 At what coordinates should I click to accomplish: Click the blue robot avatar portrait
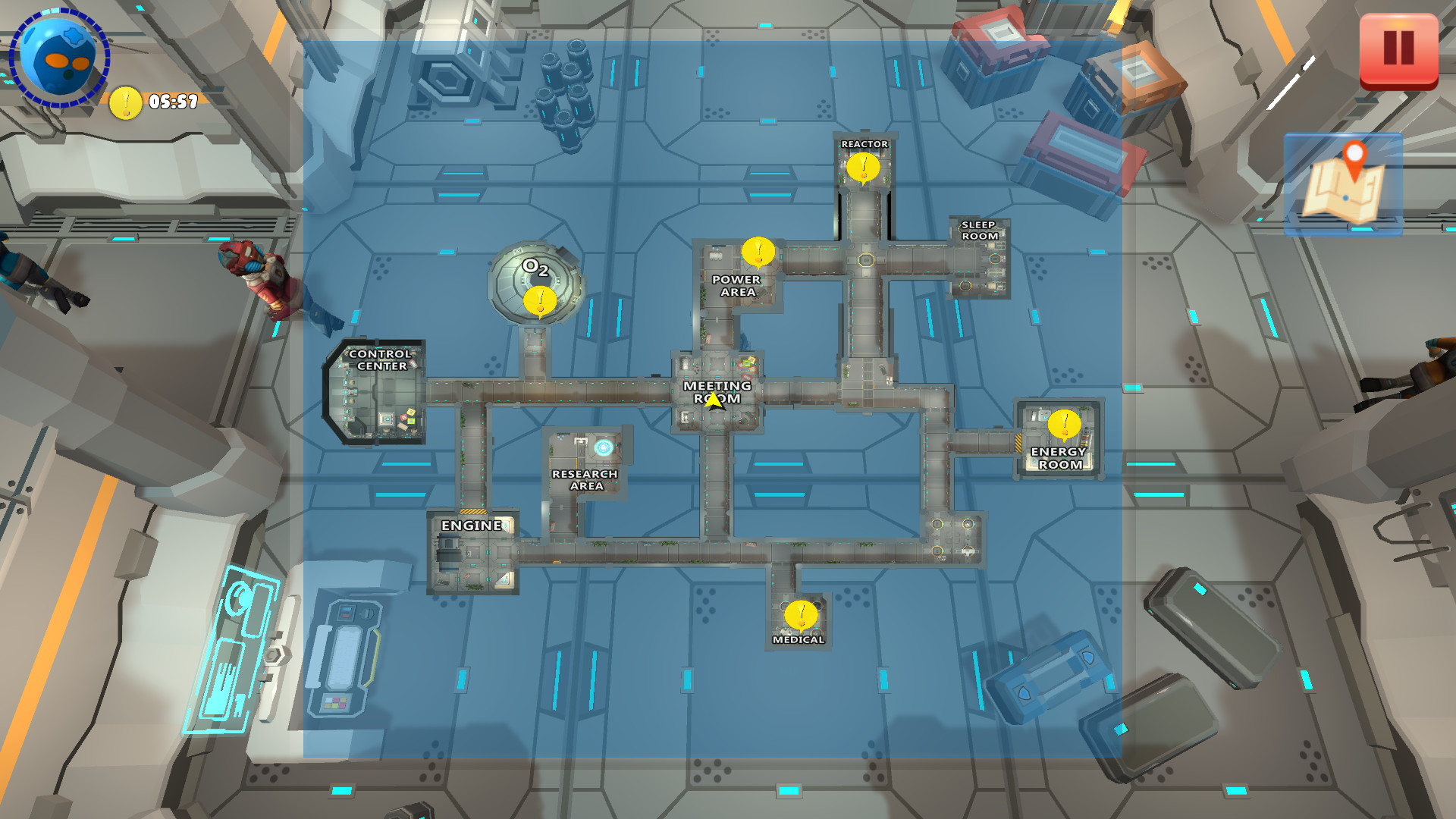click(57, 57)
